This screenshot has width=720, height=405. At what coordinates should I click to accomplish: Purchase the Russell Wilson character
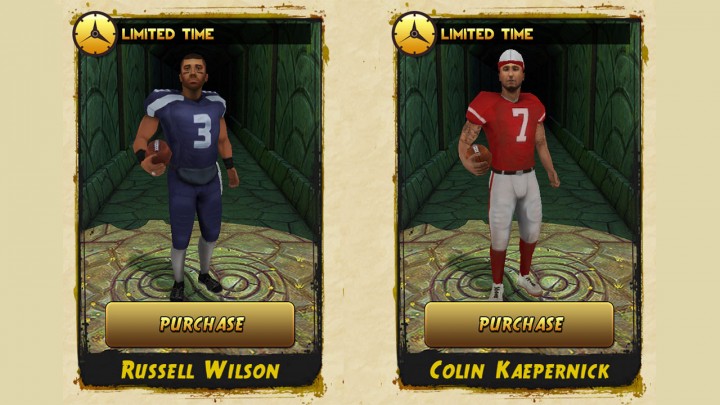click(x=200, y=324)
